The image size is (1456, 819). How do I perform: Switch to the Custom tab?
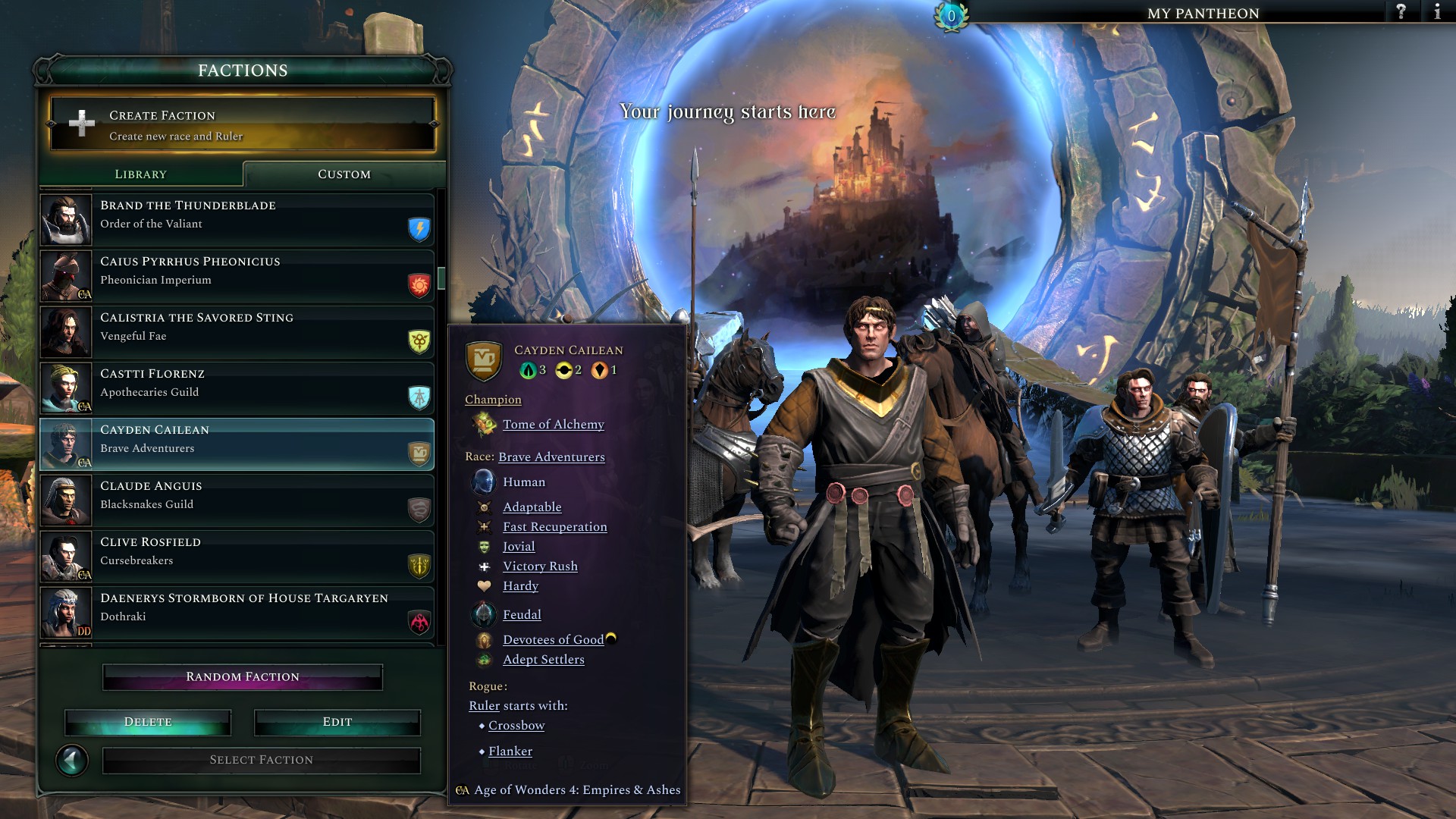[344, 174]
